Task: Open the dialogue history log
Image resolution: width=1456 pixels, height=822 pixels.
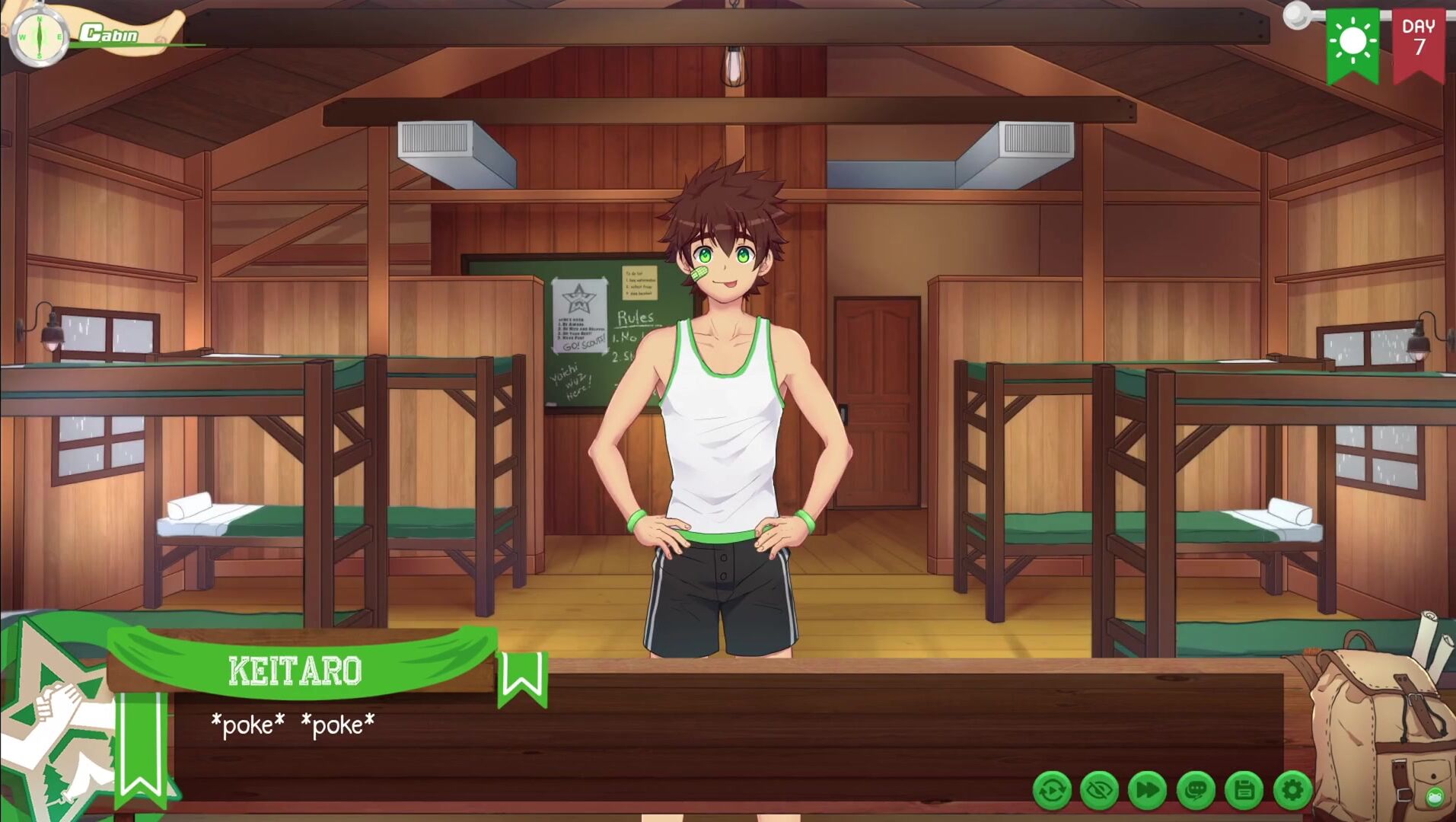Action: 1196,791
